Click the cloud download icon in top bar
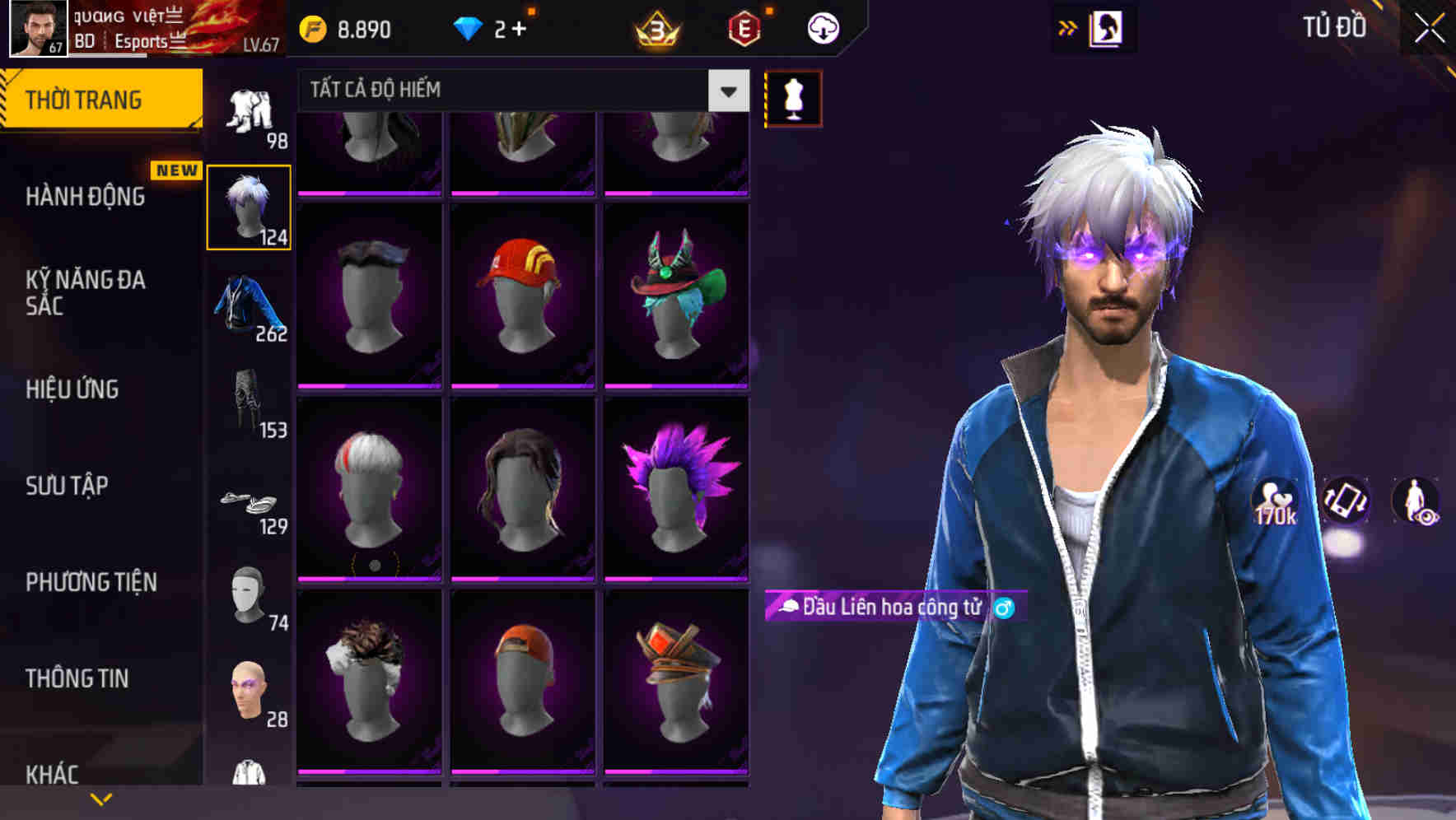 point(821,27)
